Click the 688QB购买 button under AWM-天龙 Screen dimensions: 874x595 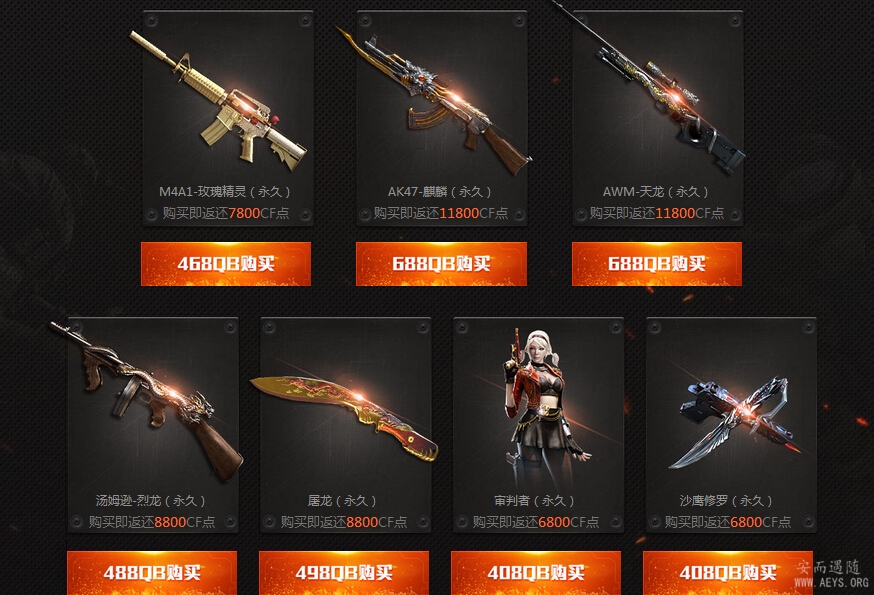click(657, 264)
